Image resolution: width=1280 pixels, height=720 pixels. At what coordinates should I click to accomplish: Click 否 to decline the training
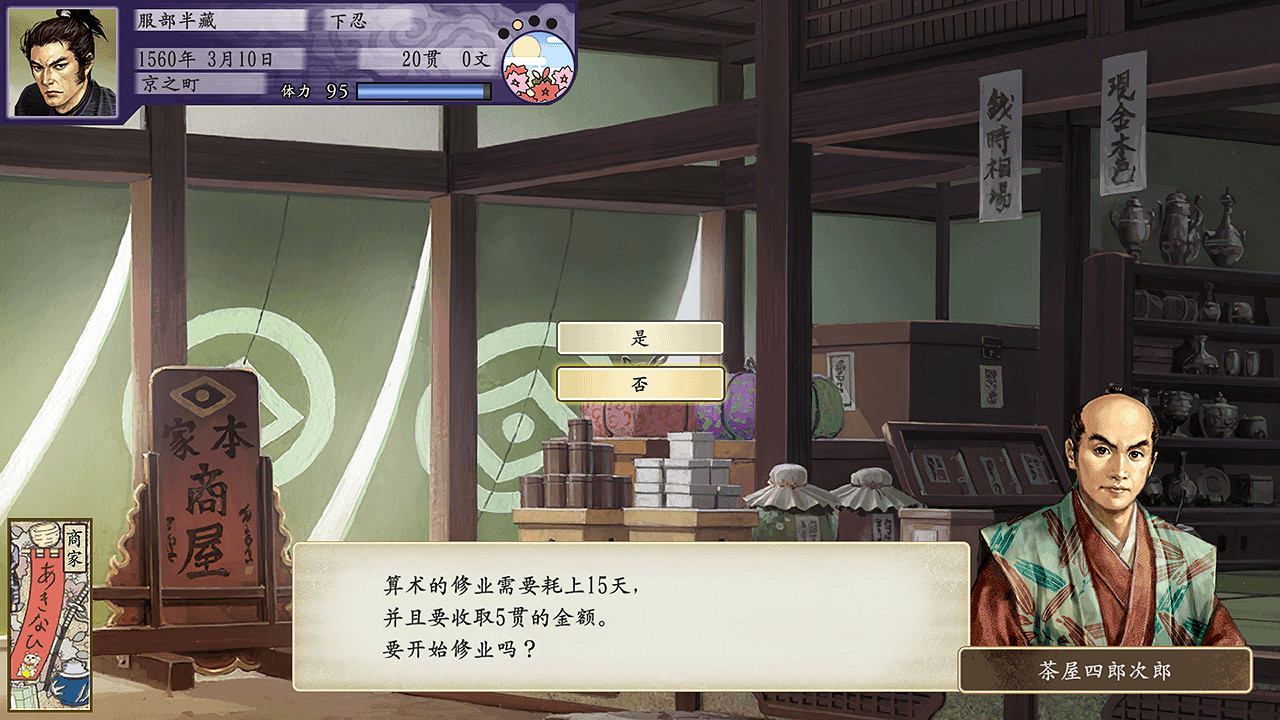pos(641,381)
